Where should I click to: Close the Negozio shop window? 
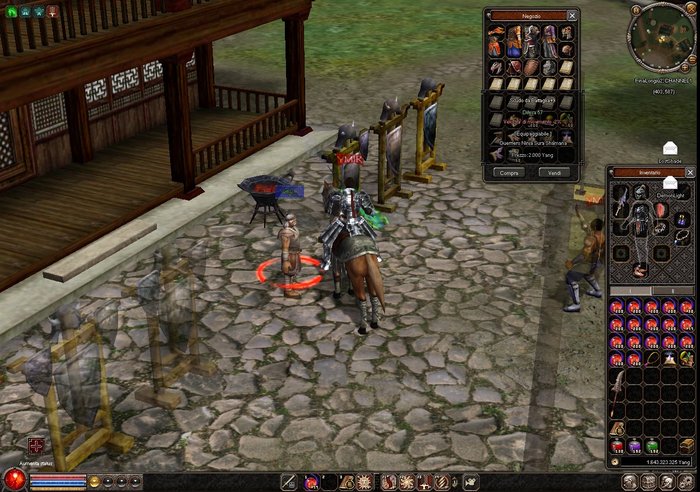click(x=572, y=16)
